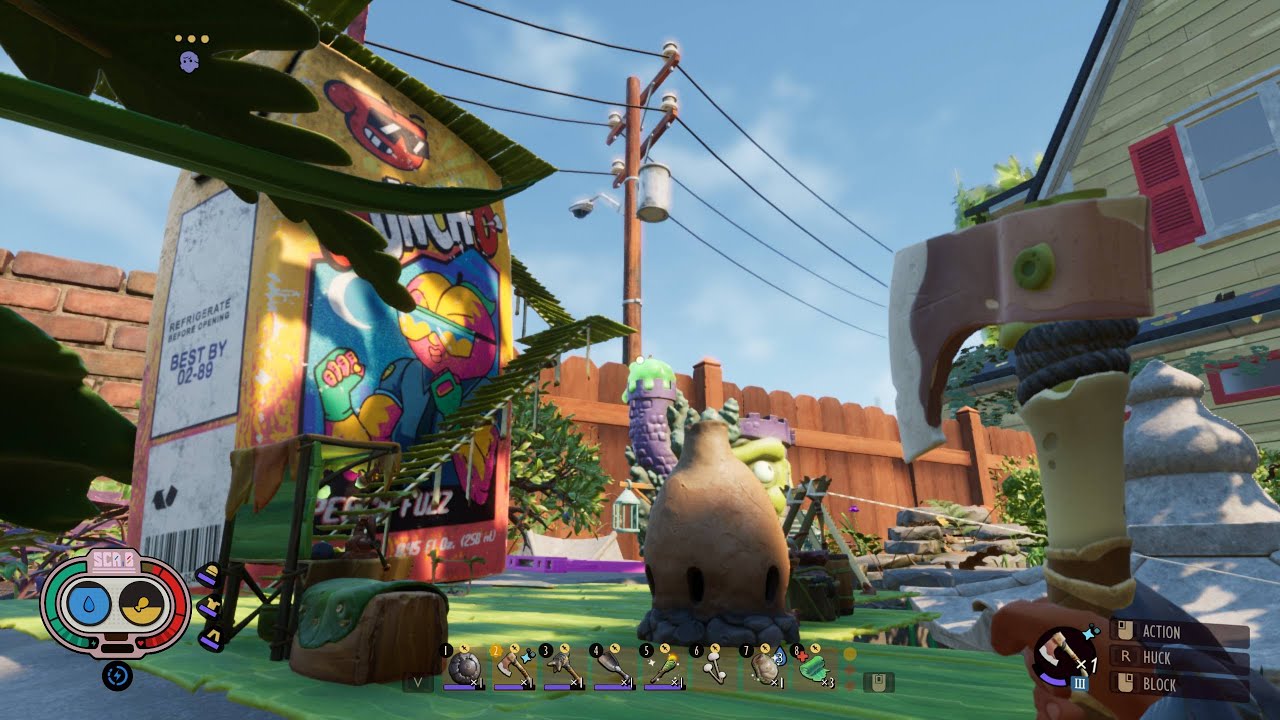Pick the white mushrooms in hotbar slot 6
1280x720 pixels.
[x=712, y=668]
